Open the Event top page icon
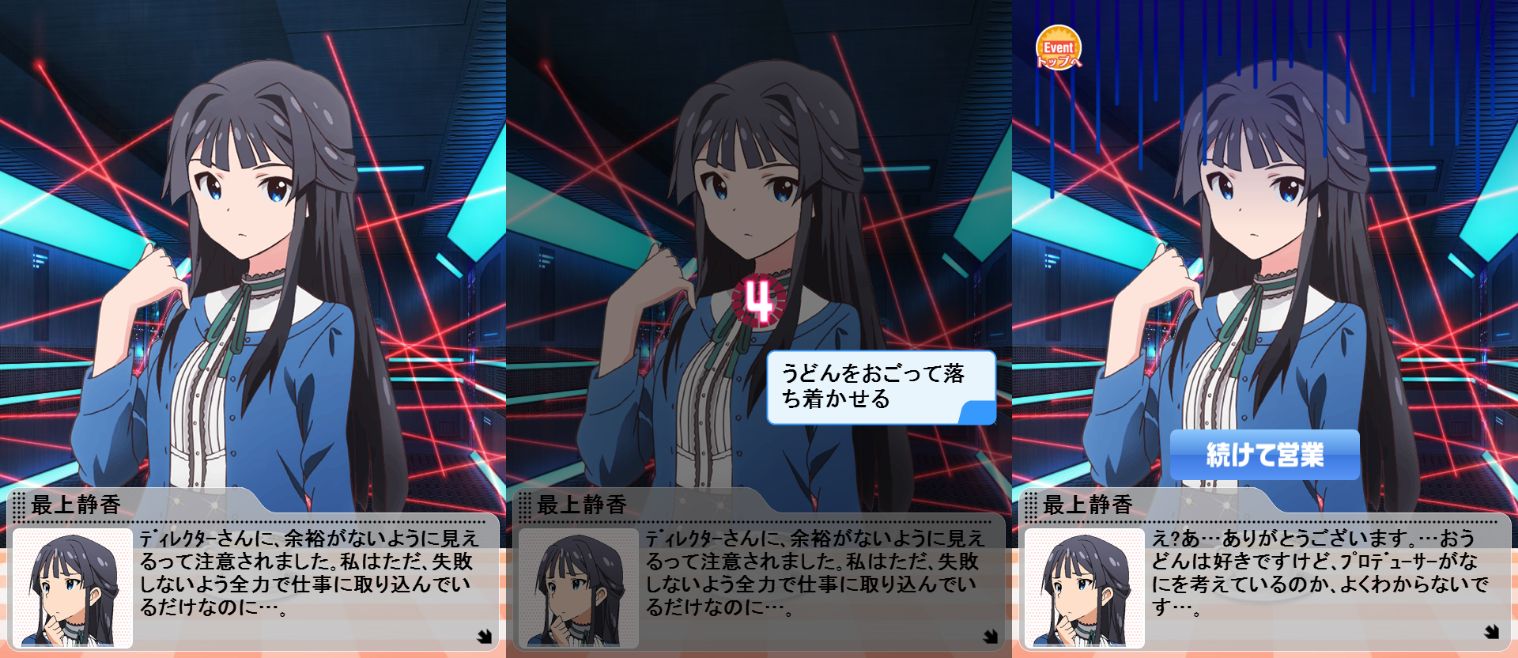This screenshot has width=1518, height=658. 1058,48
